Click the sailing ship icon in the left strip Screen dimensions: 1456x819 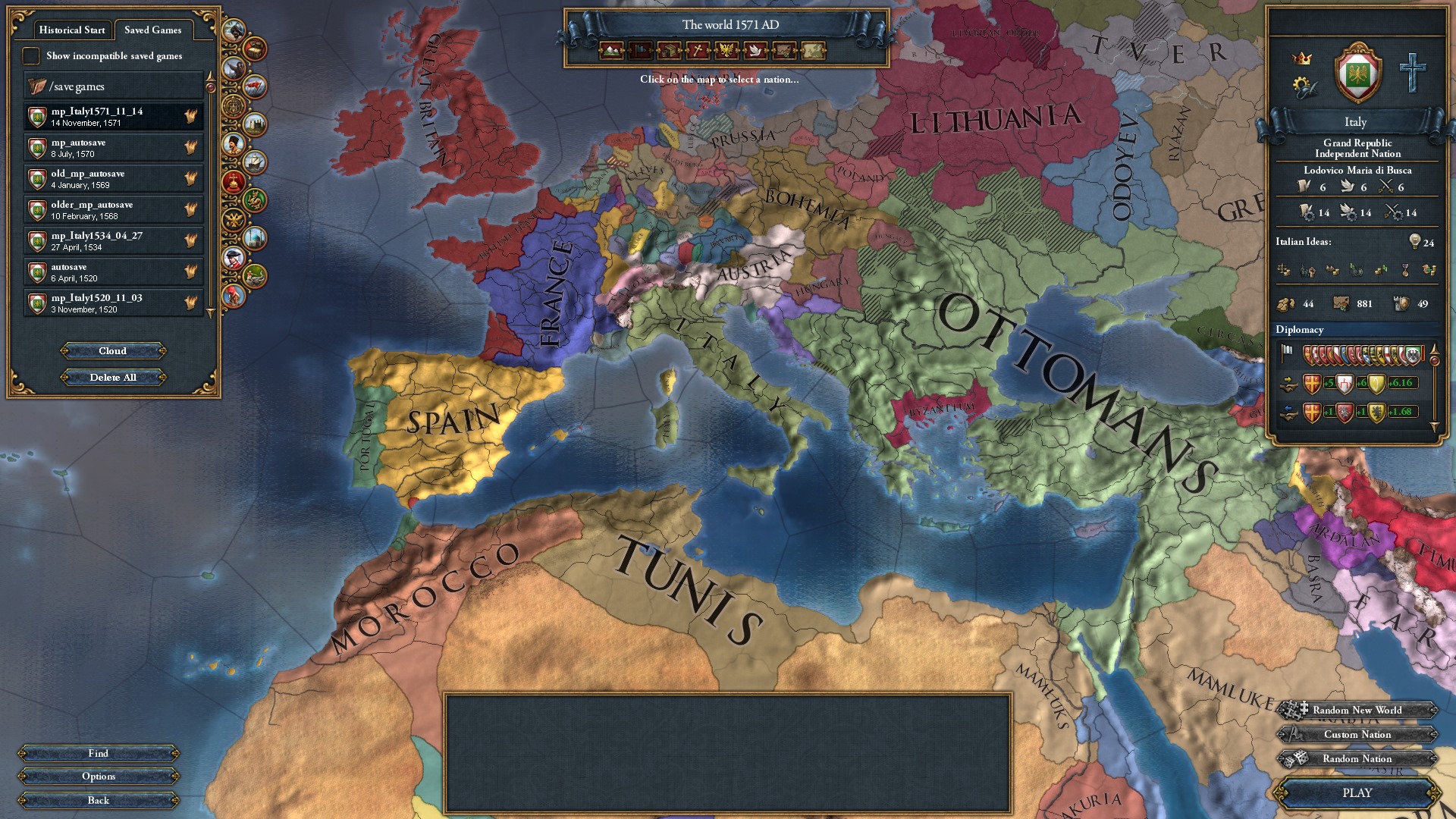[x=255, y=162]
